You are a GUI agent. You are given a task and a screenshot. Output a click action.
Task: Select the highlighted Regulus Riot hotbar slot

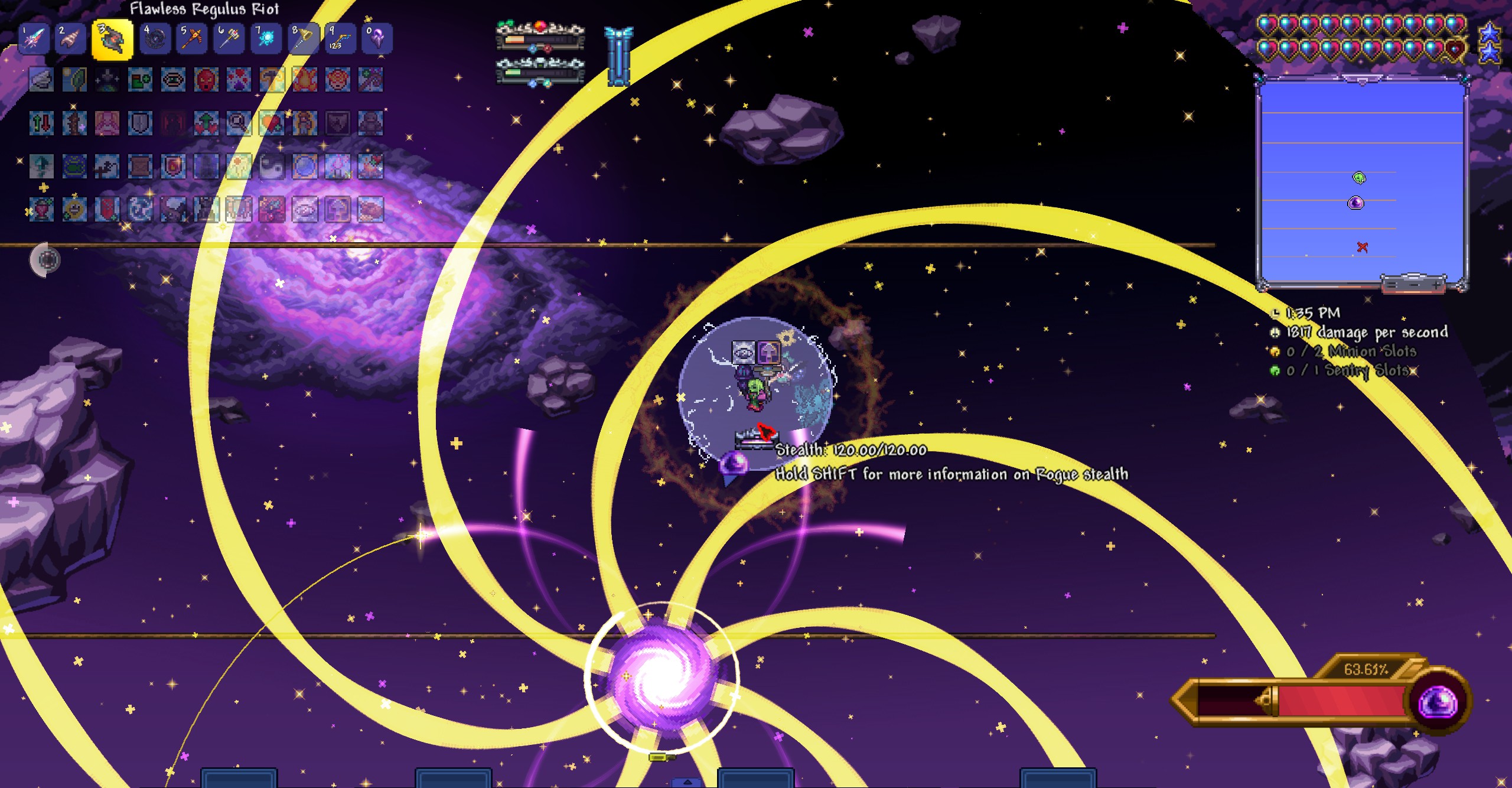click(x=112, y=40)
